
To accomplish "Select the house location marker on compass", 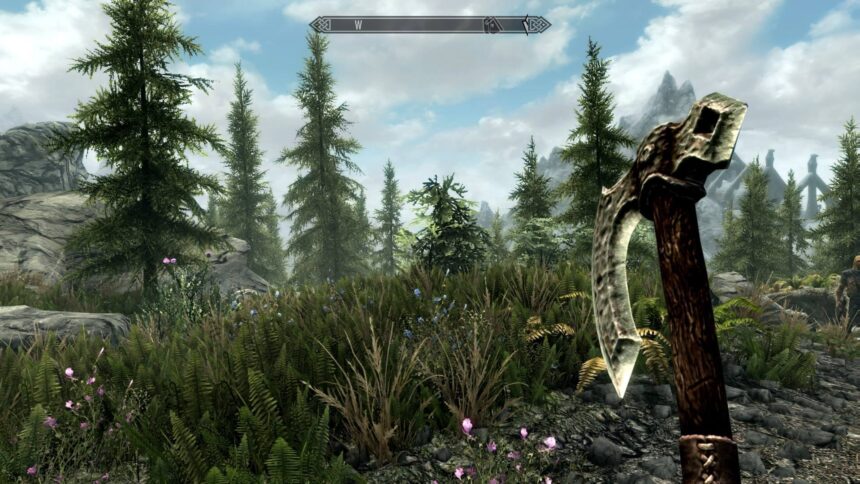I will pos(493,24).
